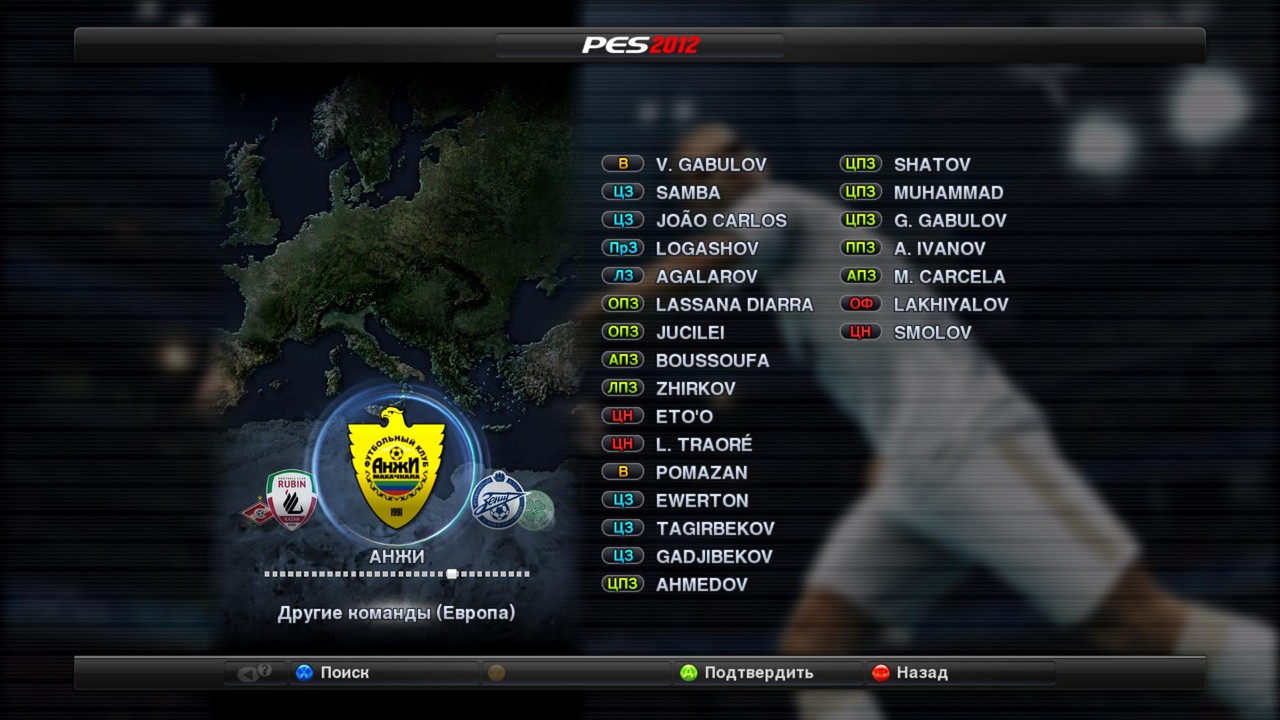Screen dimensions: 1280x720
Task: Choose the faded Celtic crest
Action: tap(537, 509)
